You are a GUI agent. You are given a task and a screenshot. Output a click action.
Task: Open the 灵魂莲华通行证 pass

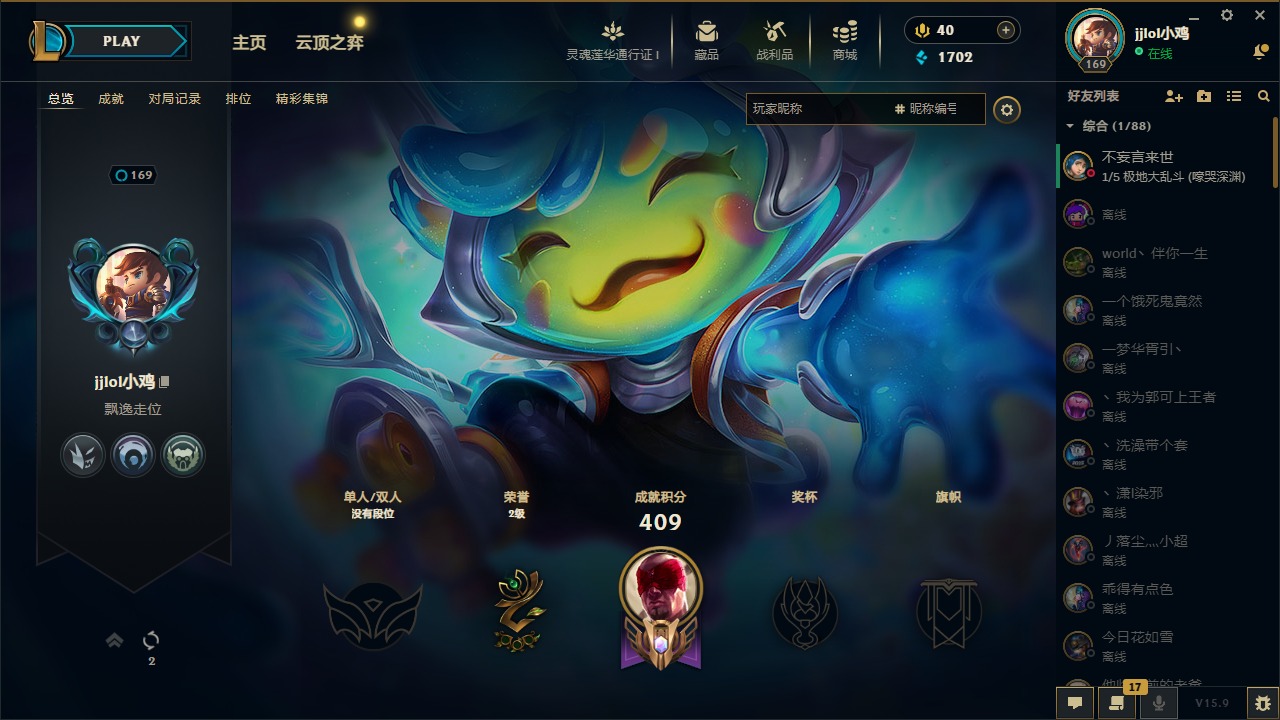click(x=613, y=41)
